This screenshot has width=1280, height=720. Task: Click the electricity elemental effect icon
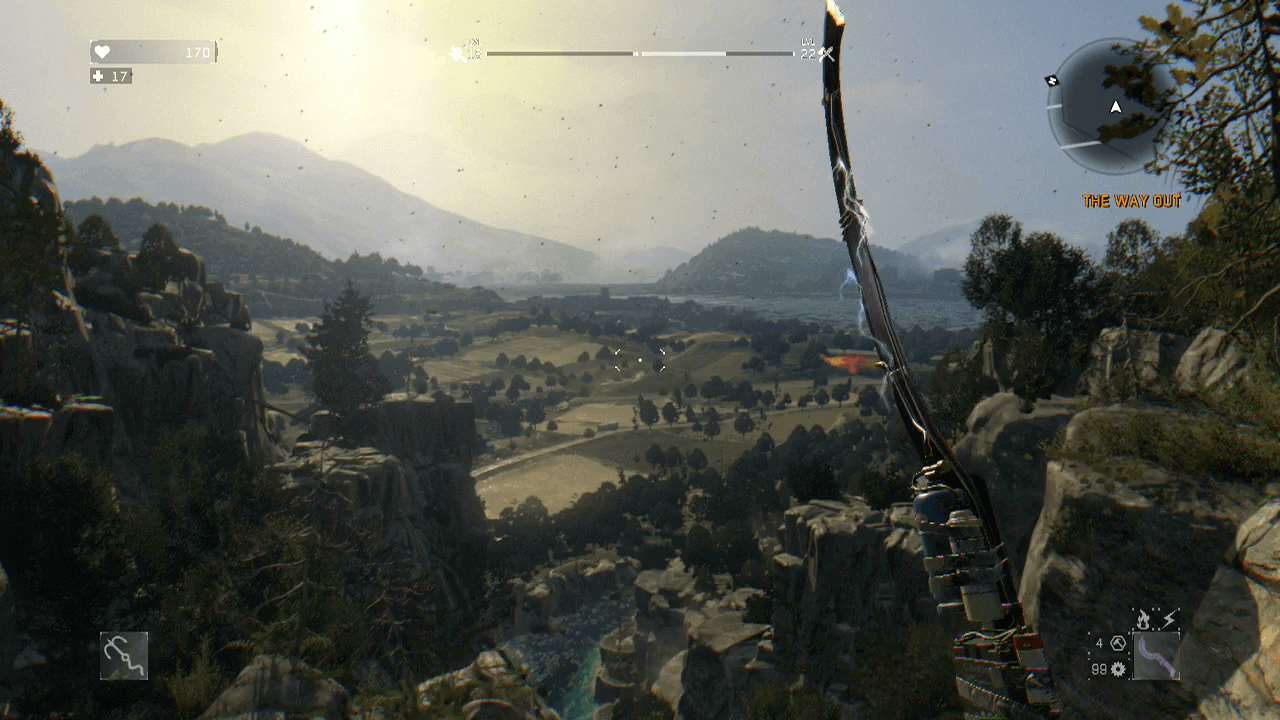(1168, 618)
